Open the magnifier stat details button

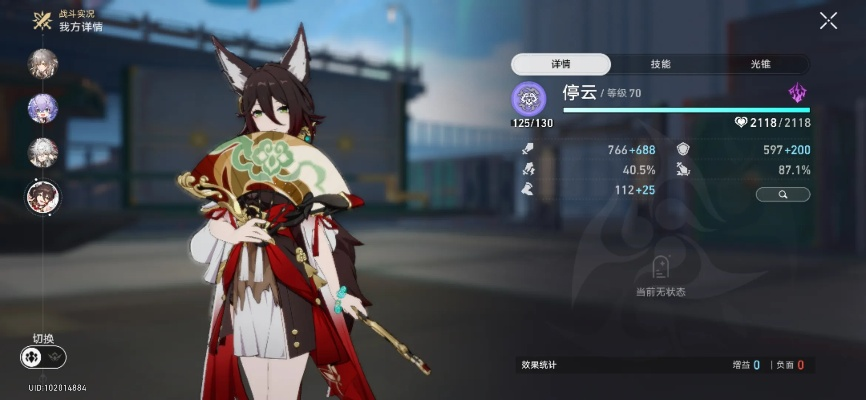point(782,195)
